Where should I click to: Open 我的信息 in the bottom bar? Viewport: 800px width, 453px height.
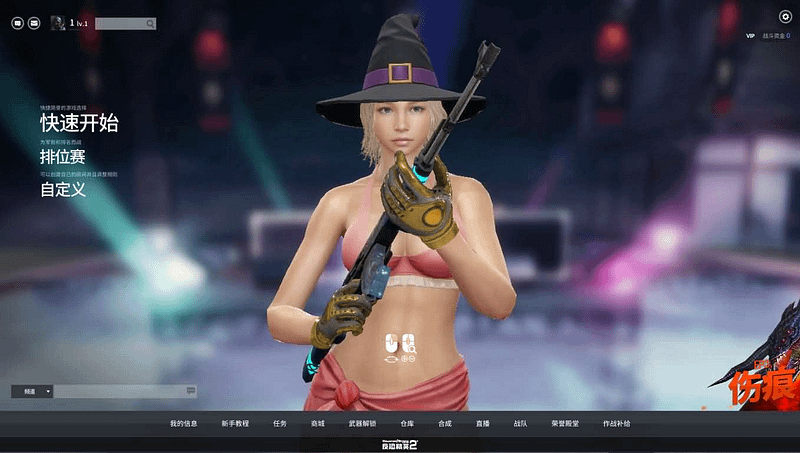point(183,424)
